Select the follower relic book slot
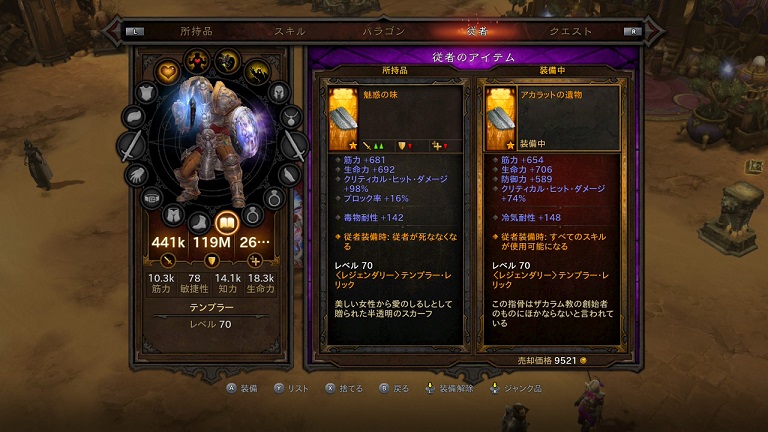Viewport: 768px width, 432px height. point(227,222)
